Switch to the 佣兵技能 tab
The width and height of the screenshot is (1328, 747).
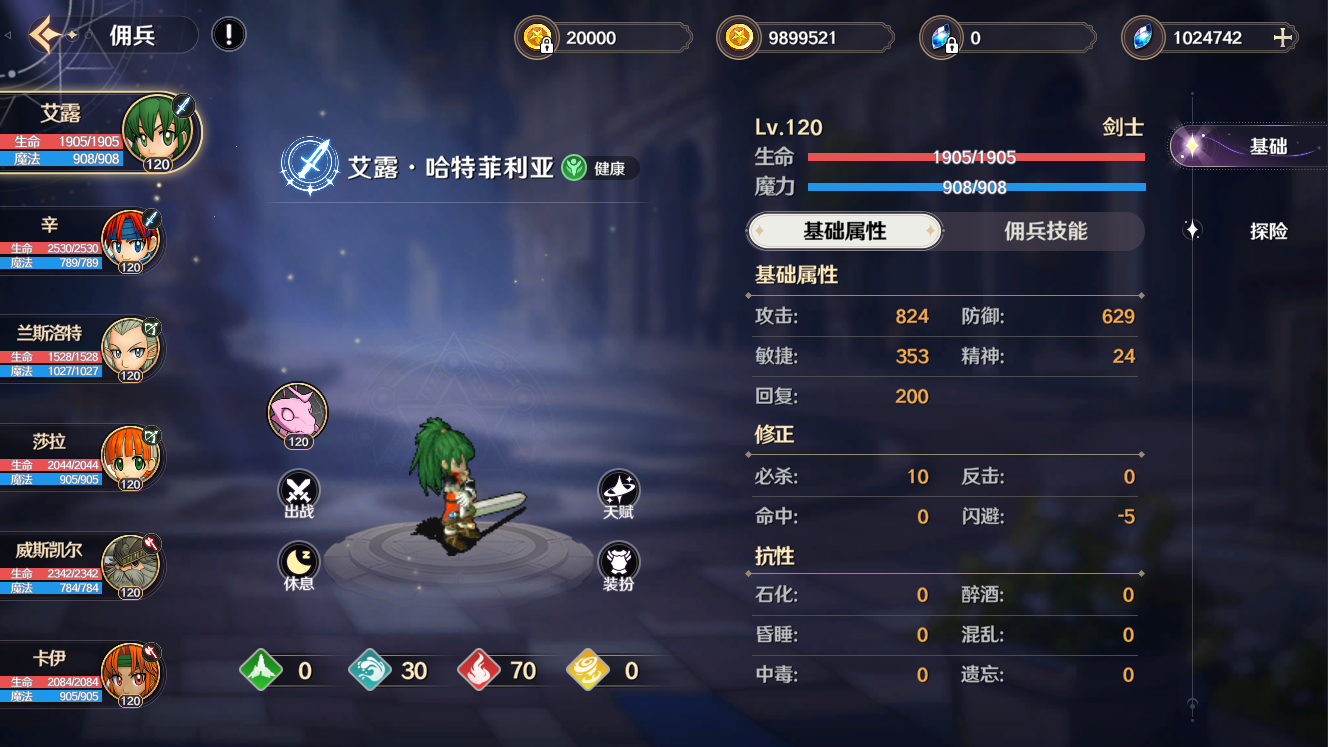click(1045, 231)
